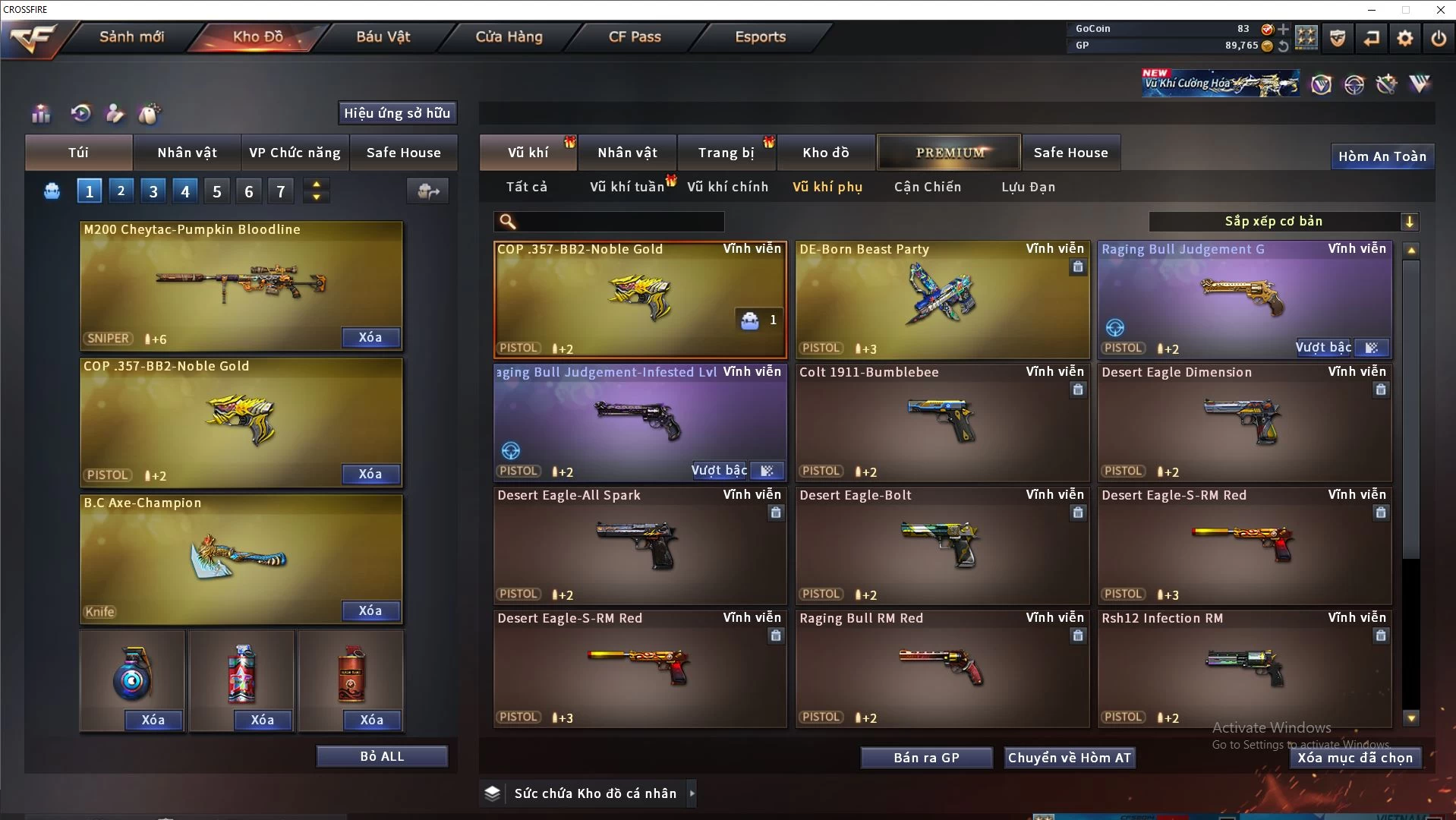Click the weapon search field
Image resolution: width=1456 pixels, height=820 pixels.
[x=619, y=222]
